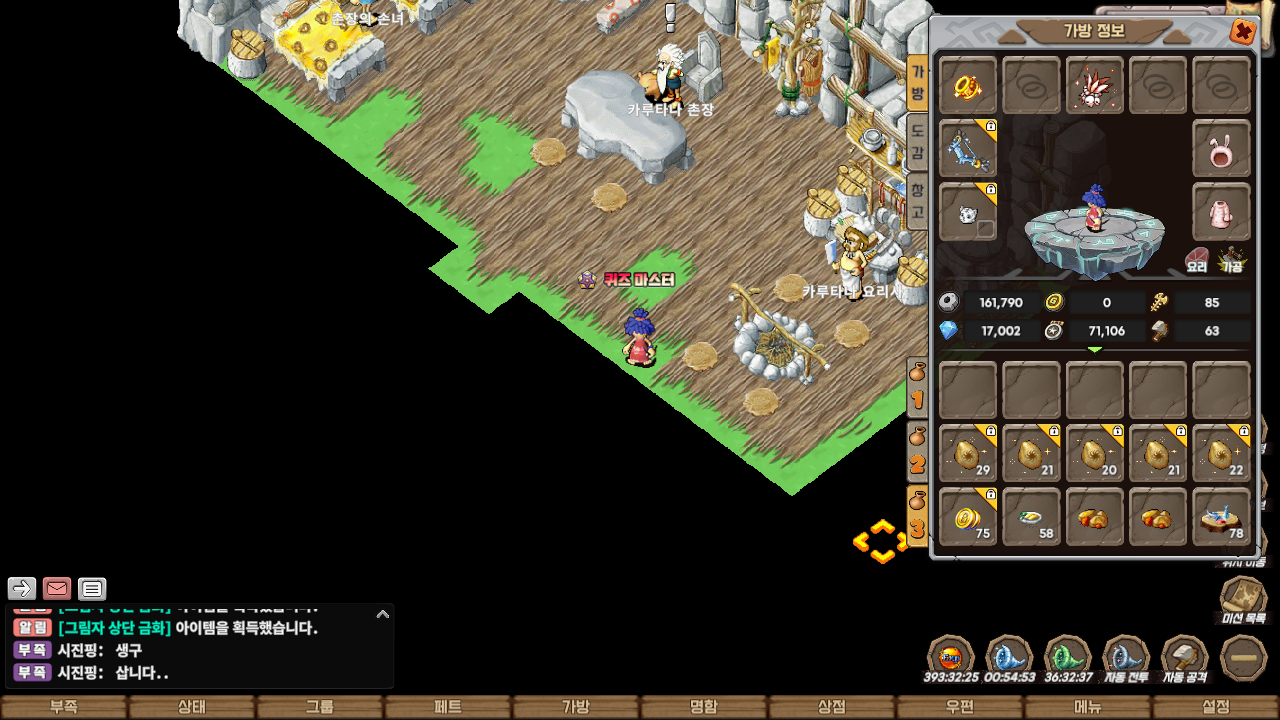Open the 미션 목록 mission list
The width and height of the screenshot is (1280, 720).
(x=1243, y=602)
